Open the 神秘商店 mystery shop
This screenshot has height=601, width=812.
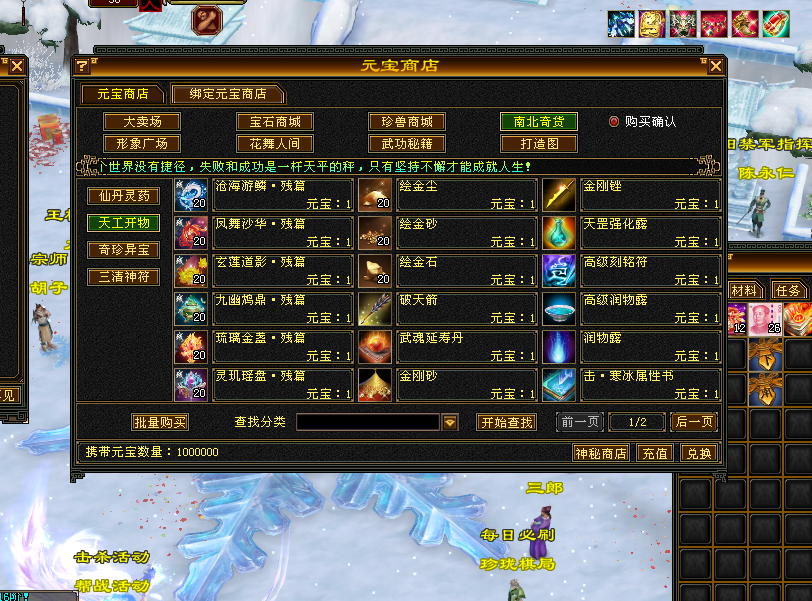pos(601,453)
